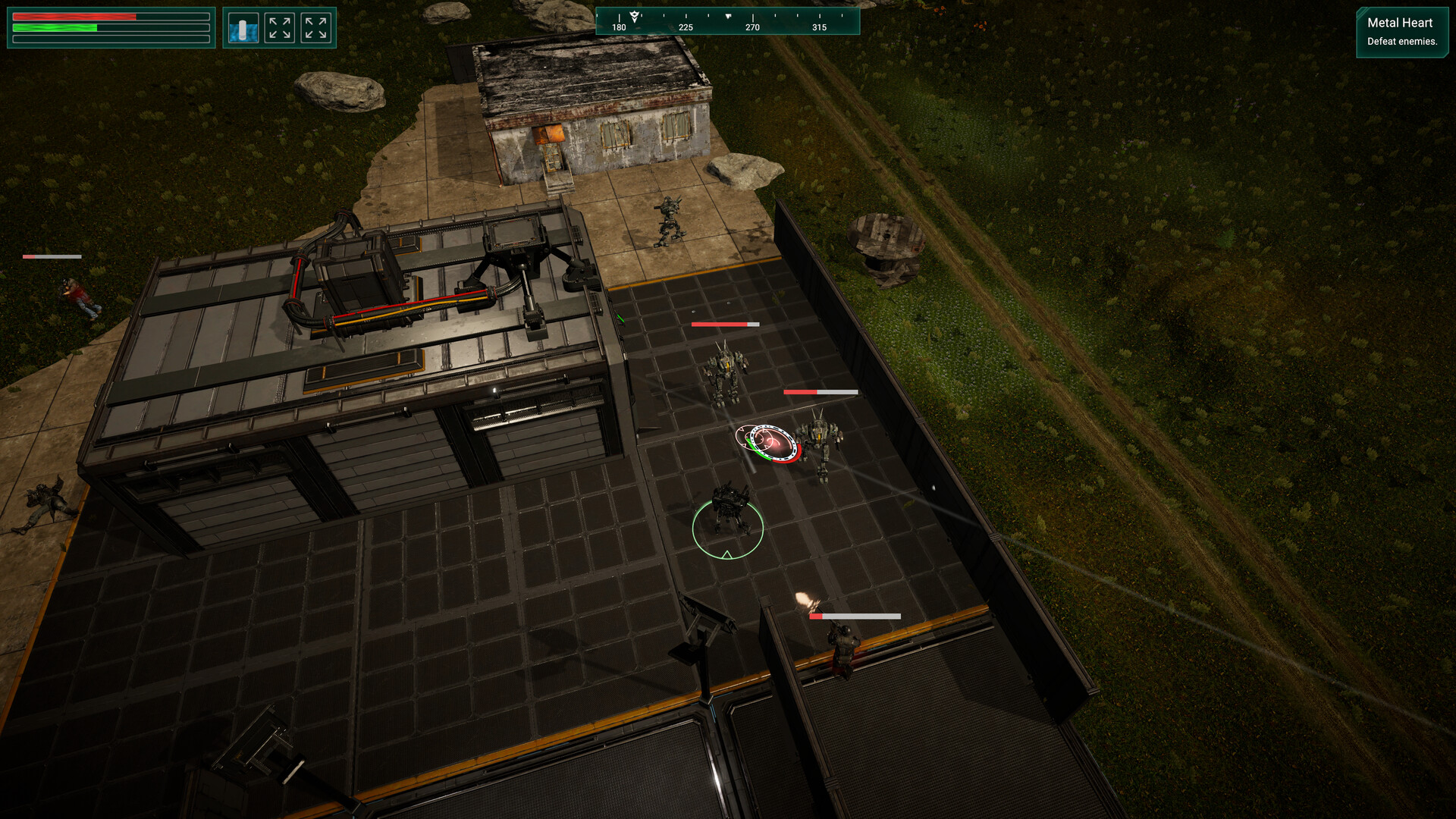Activate the rightmost expand-arrows ability icon
Screen dimensions: 1456x819
coord(316,27)
